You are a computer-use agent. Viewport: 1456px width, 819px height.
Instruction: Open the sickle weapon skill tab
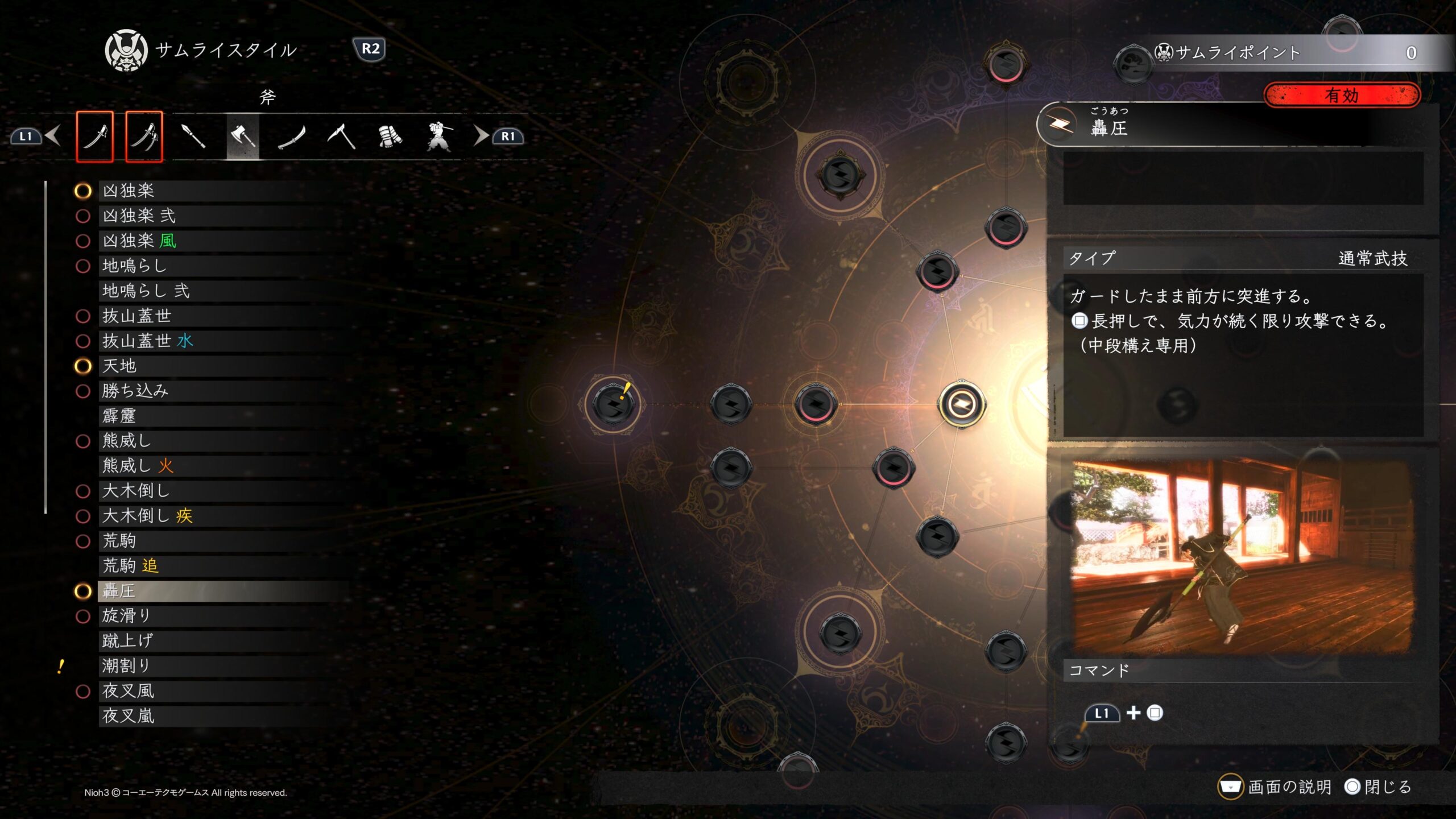click(x=341, y=136)
